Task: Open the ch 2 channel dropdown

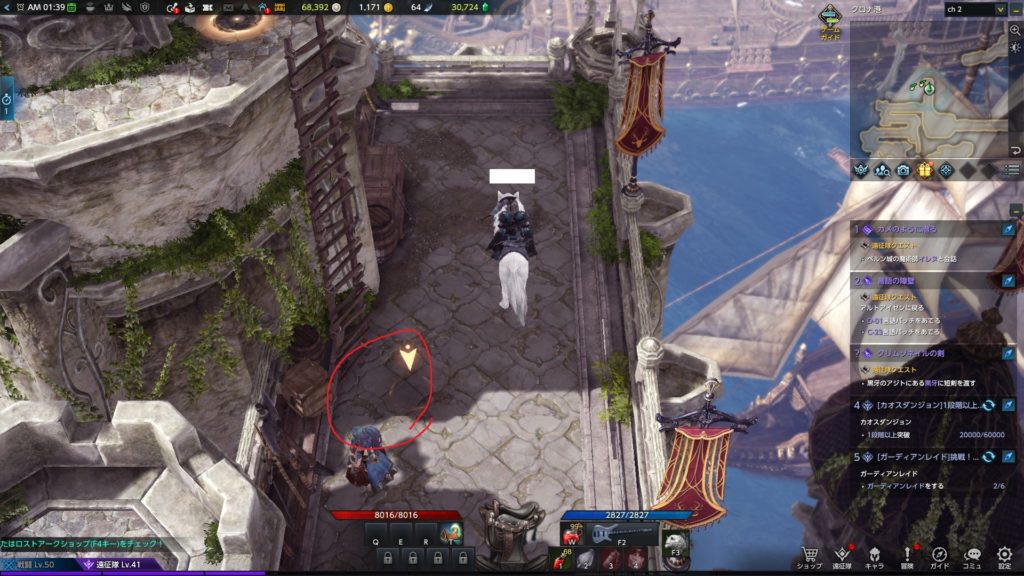Action: [x=974, y=9]
